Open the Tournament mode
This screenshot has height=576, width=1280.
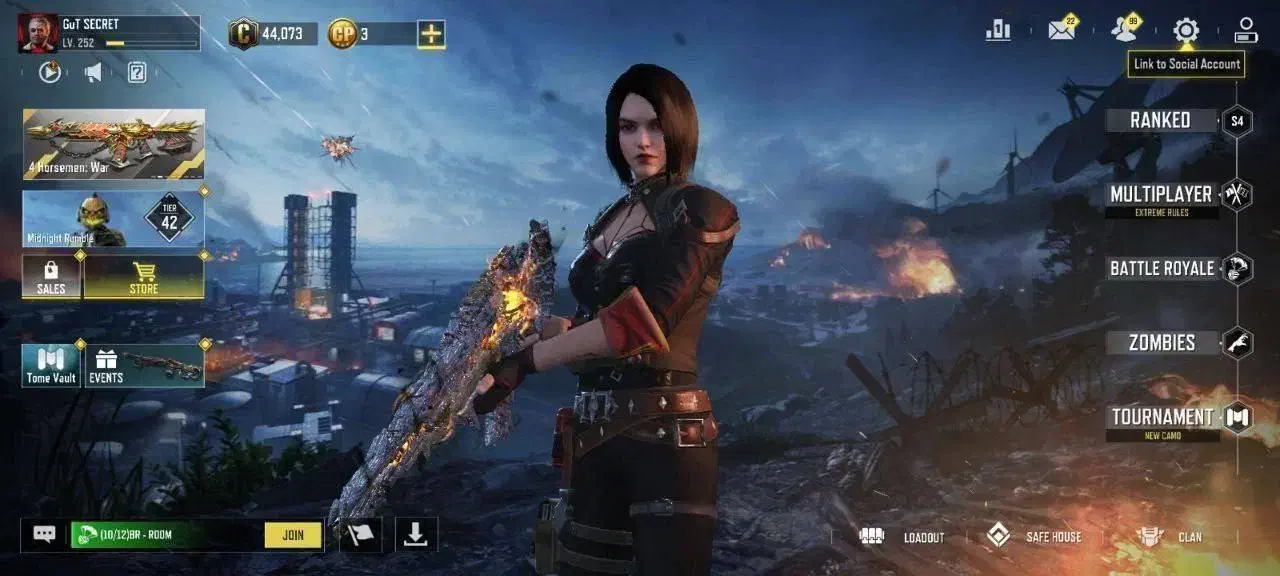1162,418
